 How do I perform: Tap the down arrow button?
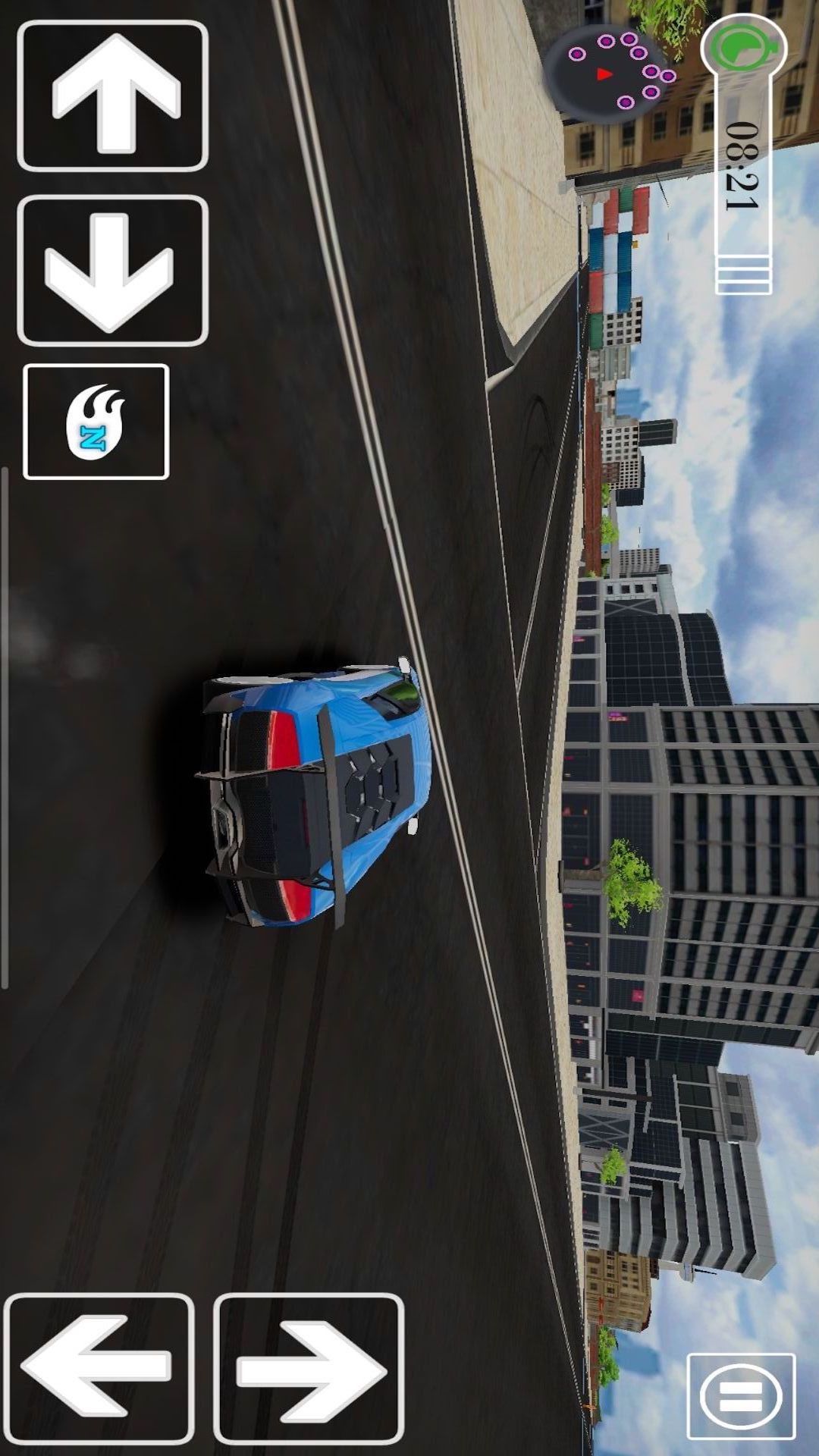(x=112, y=271)
